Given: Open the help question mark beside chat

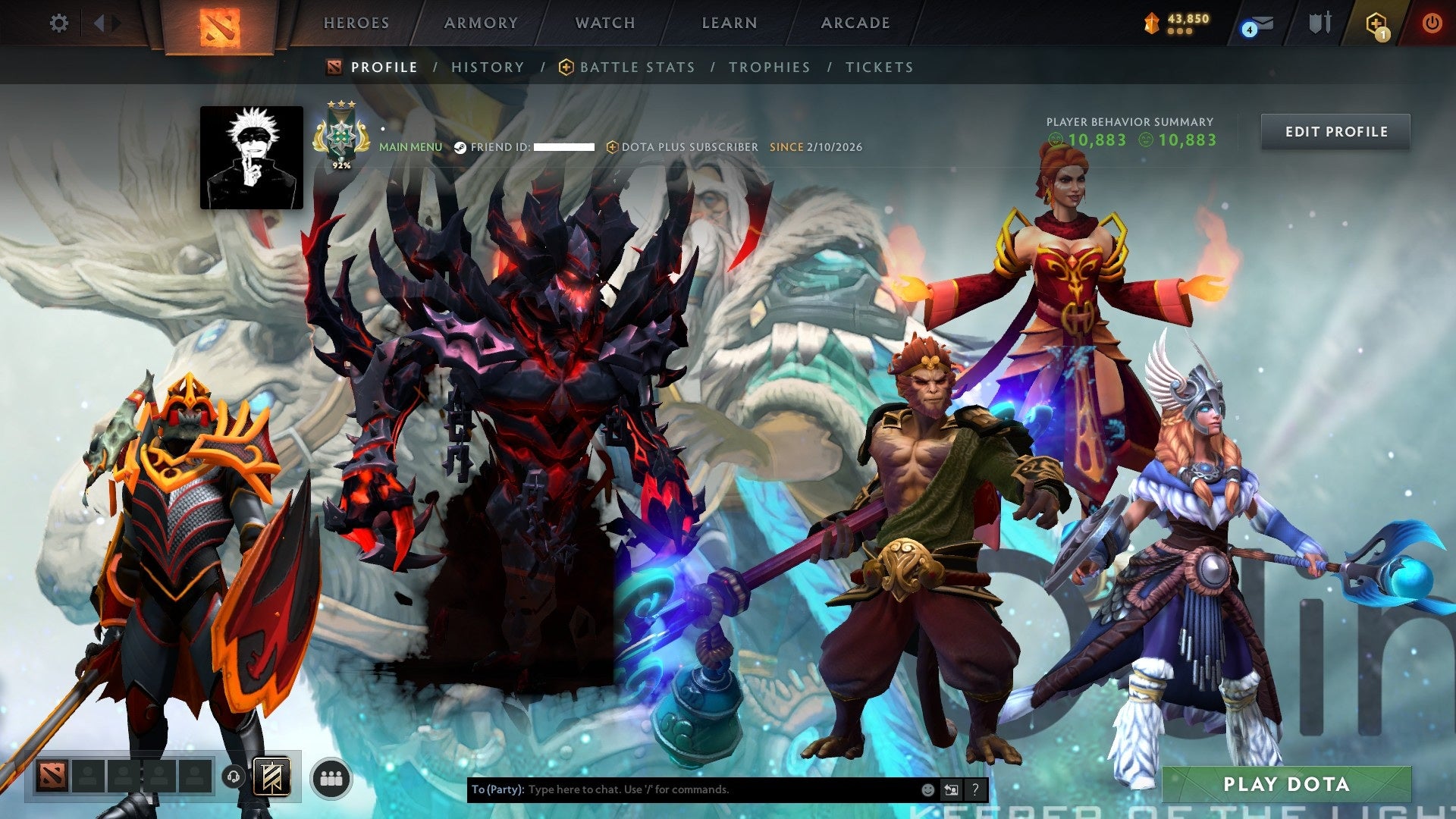Looking at the screenshot, I should 975,789.
